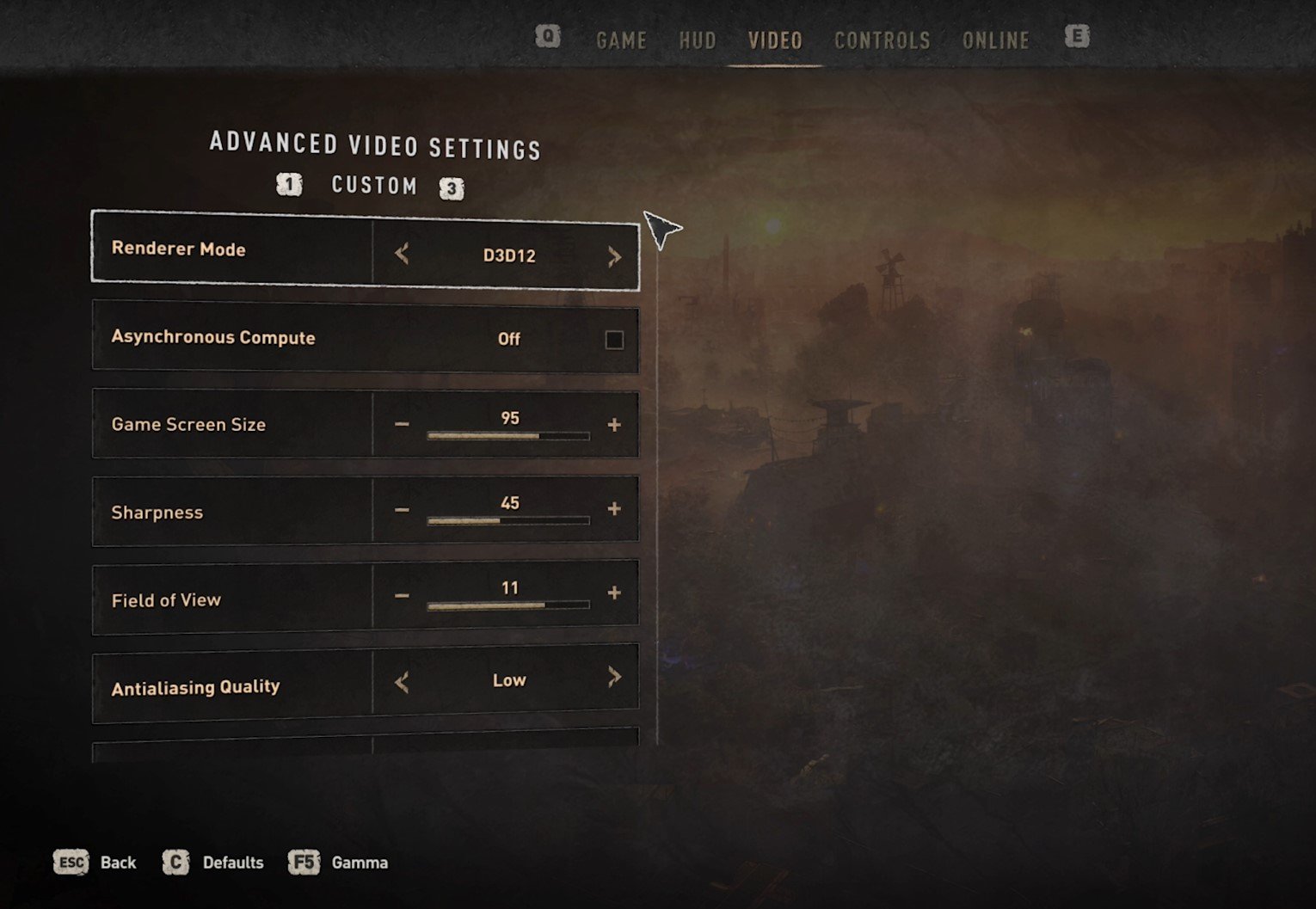Decrease Game Screen Size with minus
This screenshot has height=909, width=1316.
tap(402, 425)
